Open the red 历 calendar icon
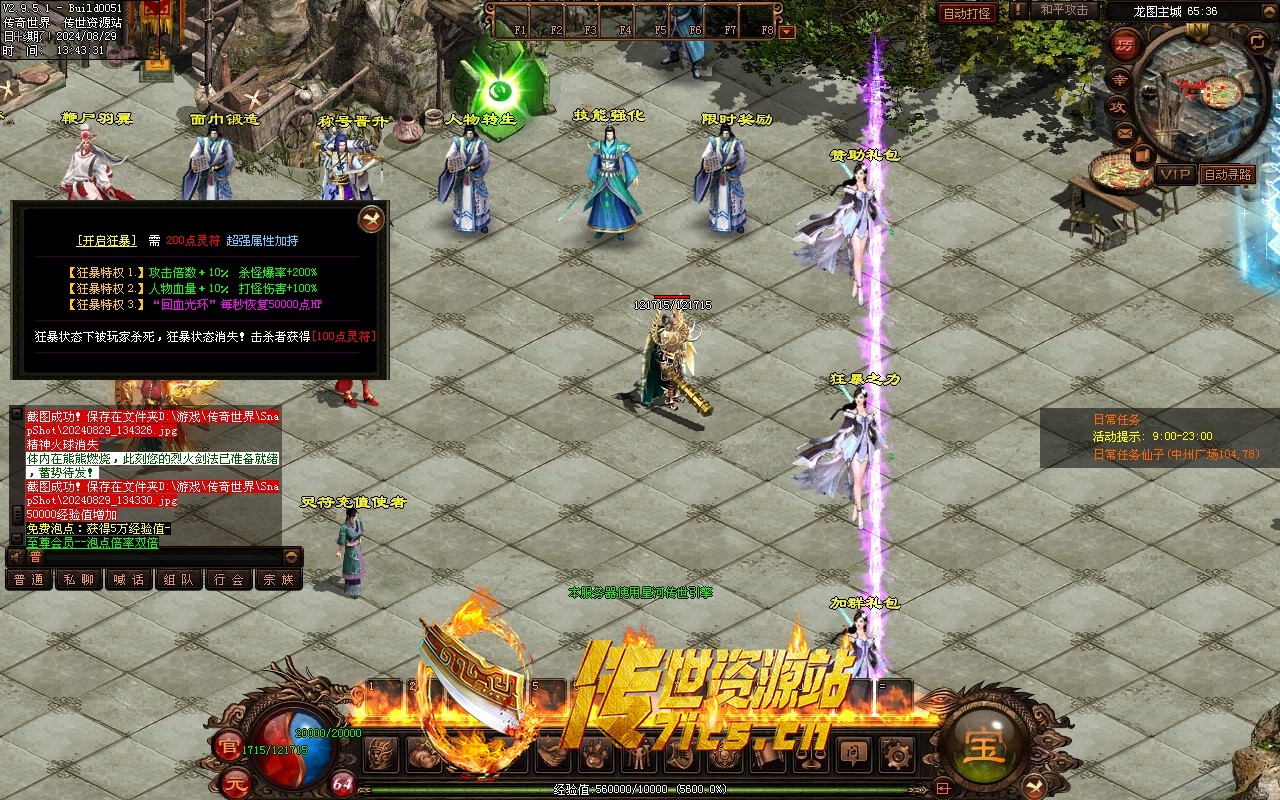1280x800 pixels. click(1126, 45)
